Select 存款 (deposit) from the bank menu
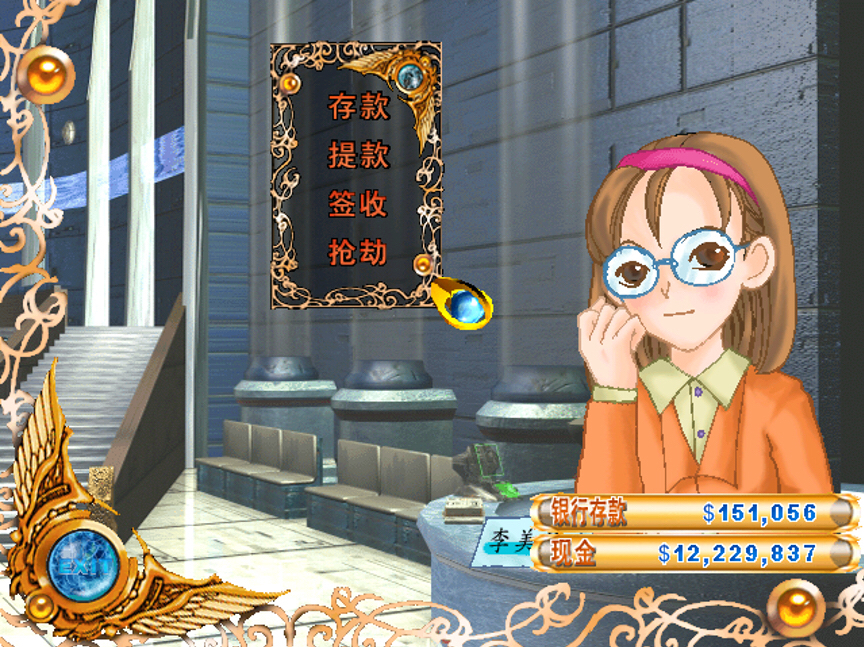This screenshot has height=647, width=864. (357, 108)
